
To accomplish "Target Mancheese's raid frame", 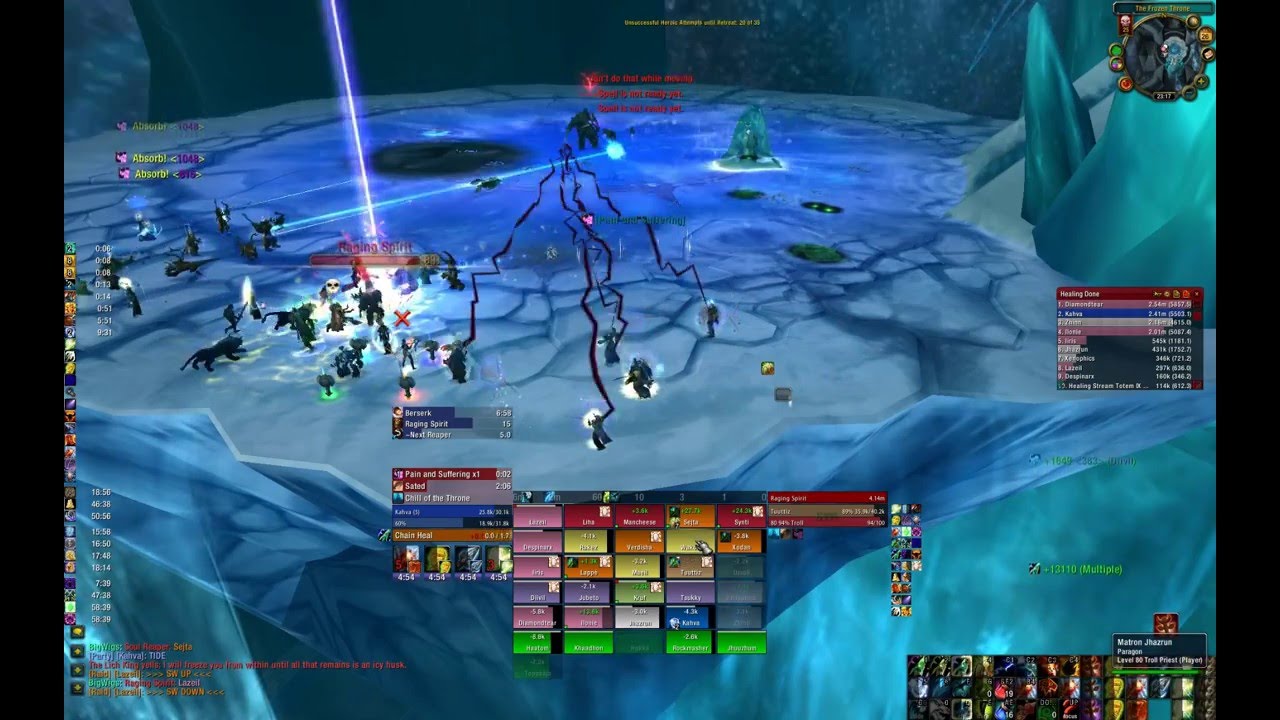I will pyautogui.click(x=639, y=517).
